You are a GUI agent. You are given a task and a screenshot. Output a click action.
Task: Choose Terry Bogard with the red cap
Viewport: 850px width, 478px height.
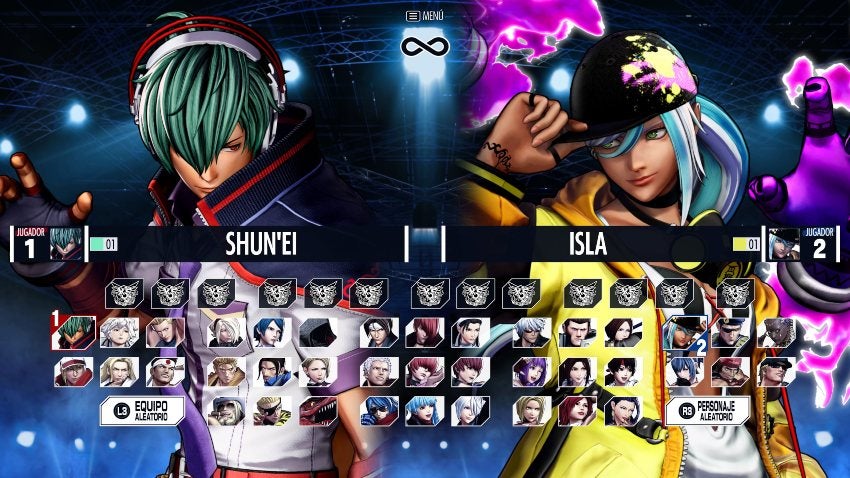74,371
